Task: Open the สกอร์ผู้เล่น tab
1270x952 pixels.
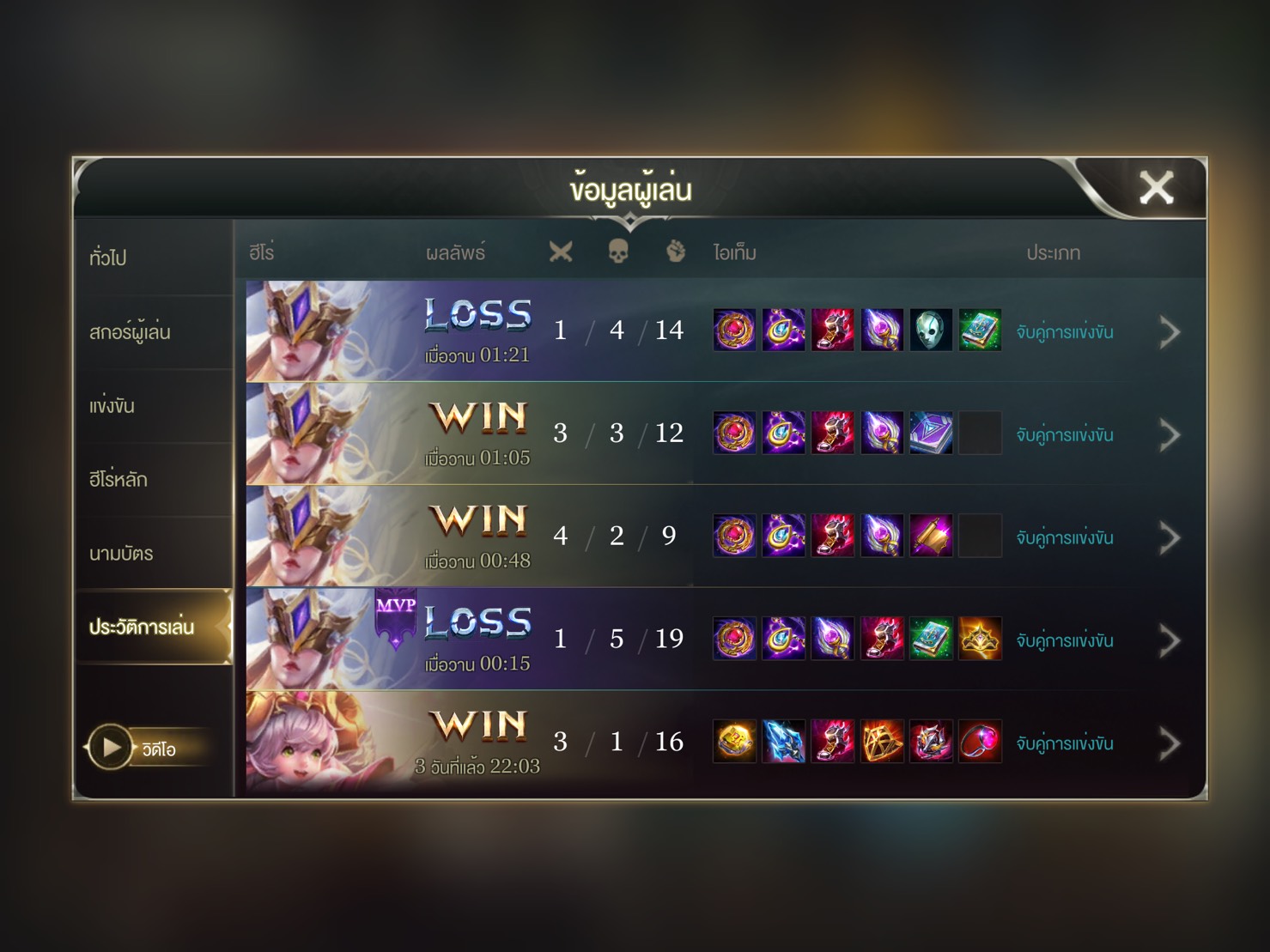Action: point(130,331)
